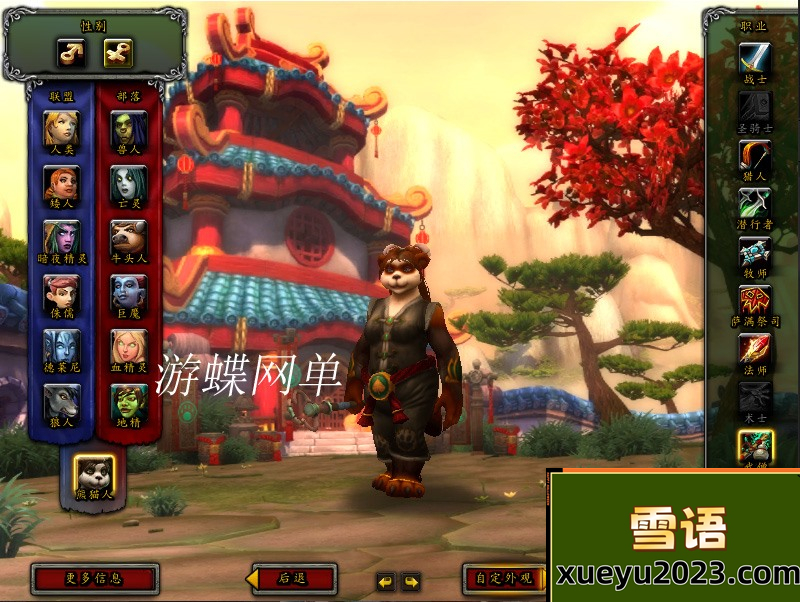Open Customize Appearance (自定外观)
The image size is (800, 602).
click(x=505, y=578)
